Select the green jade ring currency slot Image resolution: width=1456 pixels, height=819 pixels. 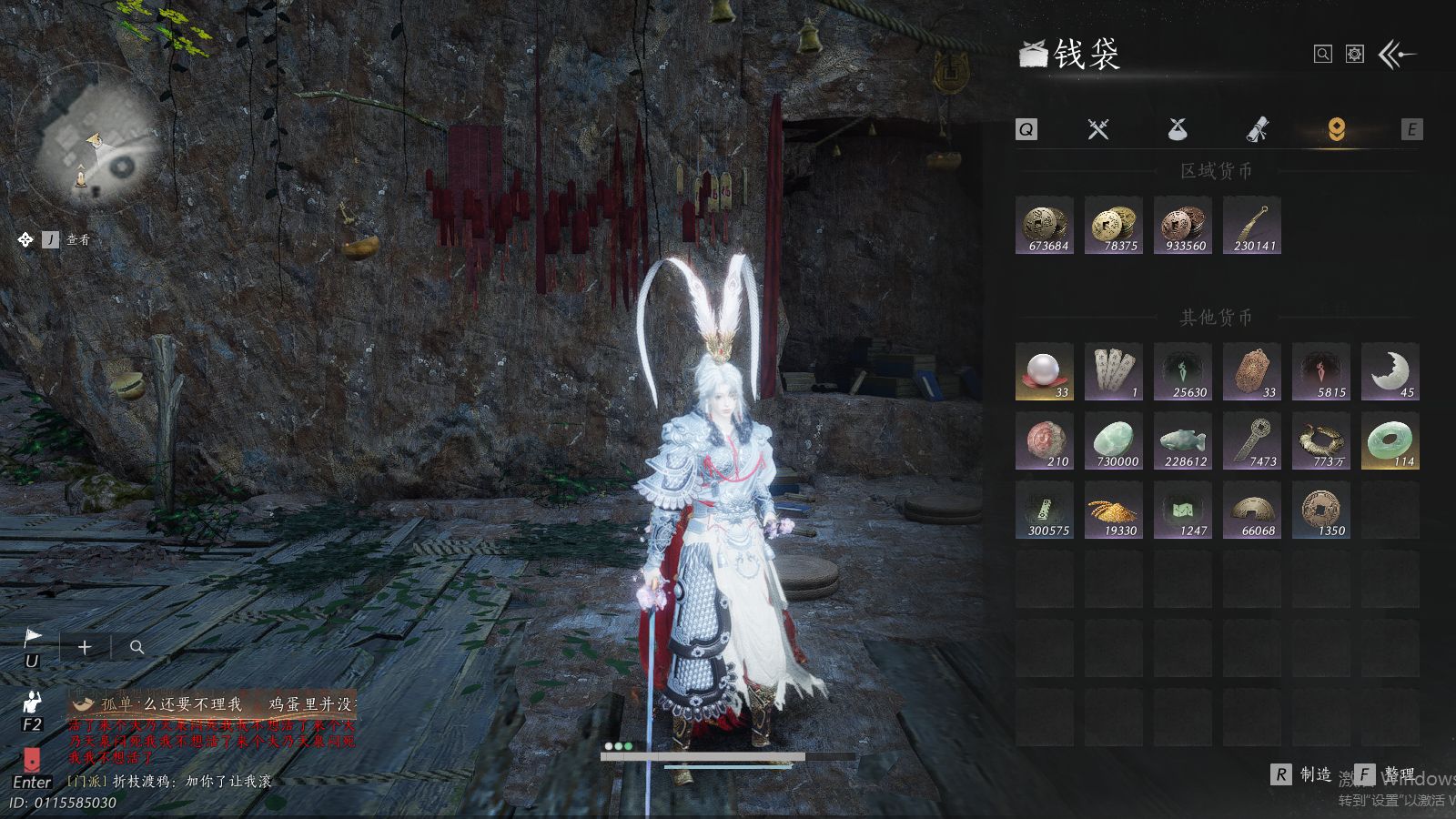coord(1390,440)
